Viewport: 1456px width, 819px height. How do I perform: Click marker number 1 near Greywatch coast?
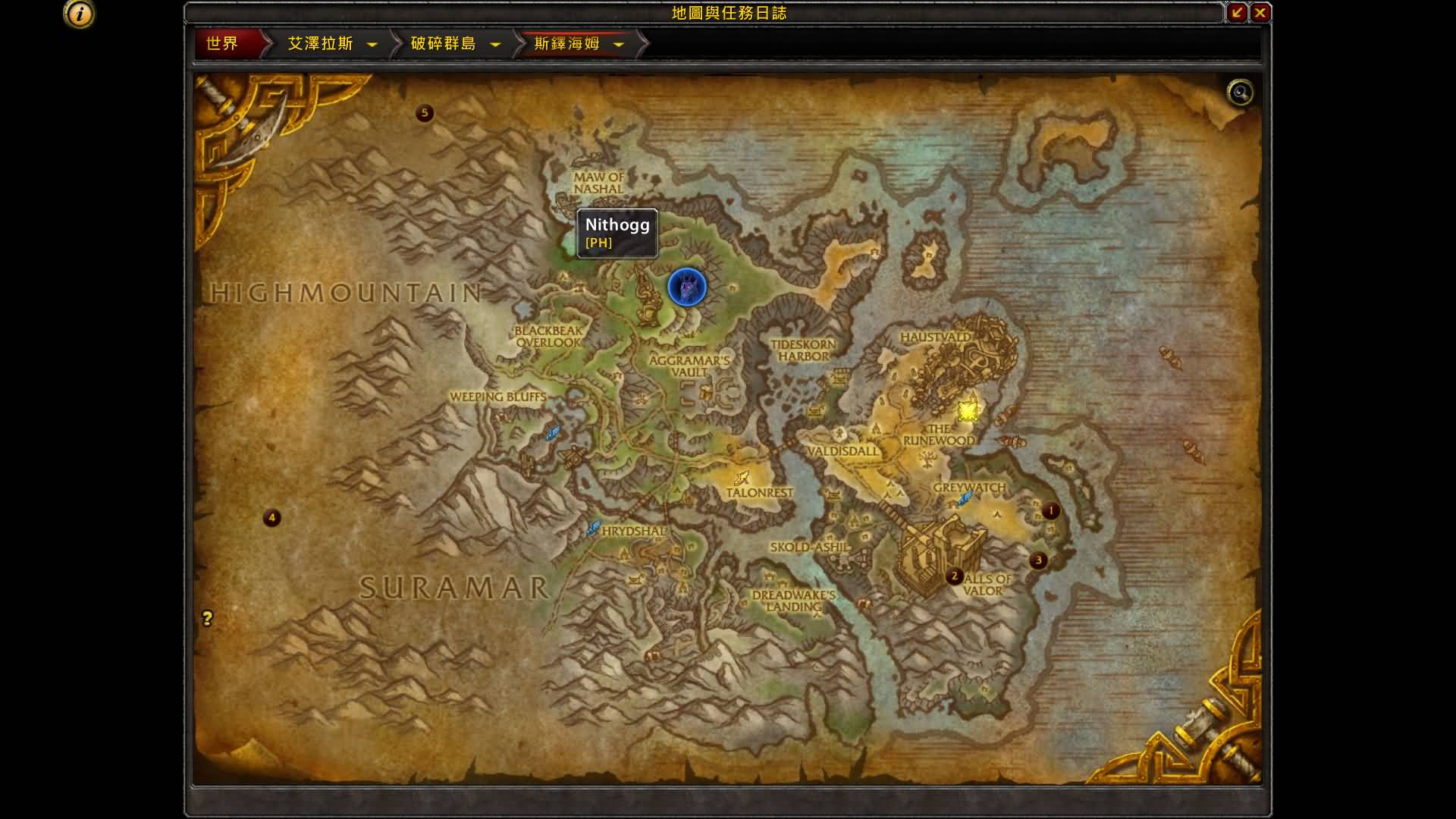1050,510
